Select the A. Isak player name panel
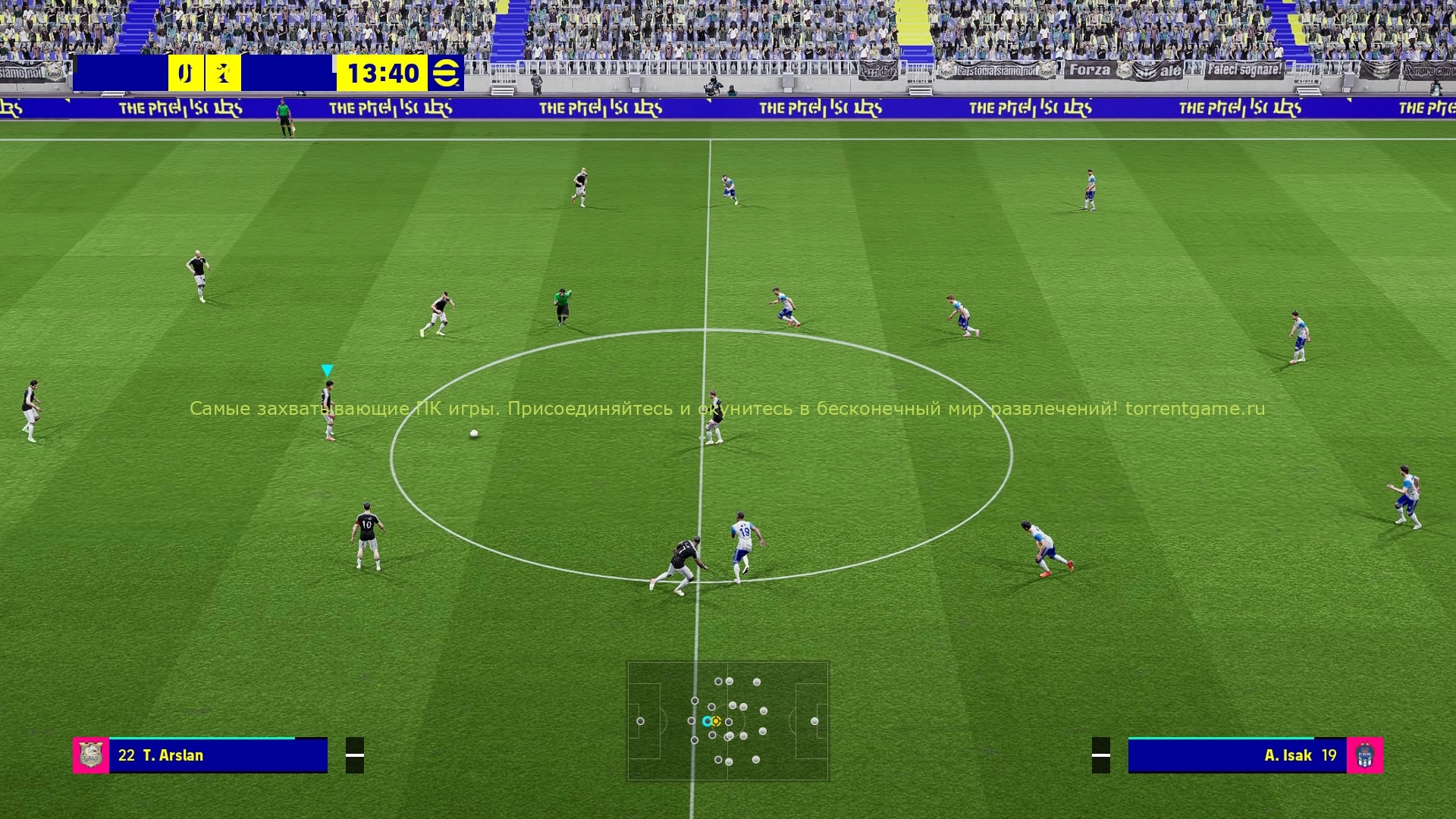The image size is (1456, 819). [1237, 755]
